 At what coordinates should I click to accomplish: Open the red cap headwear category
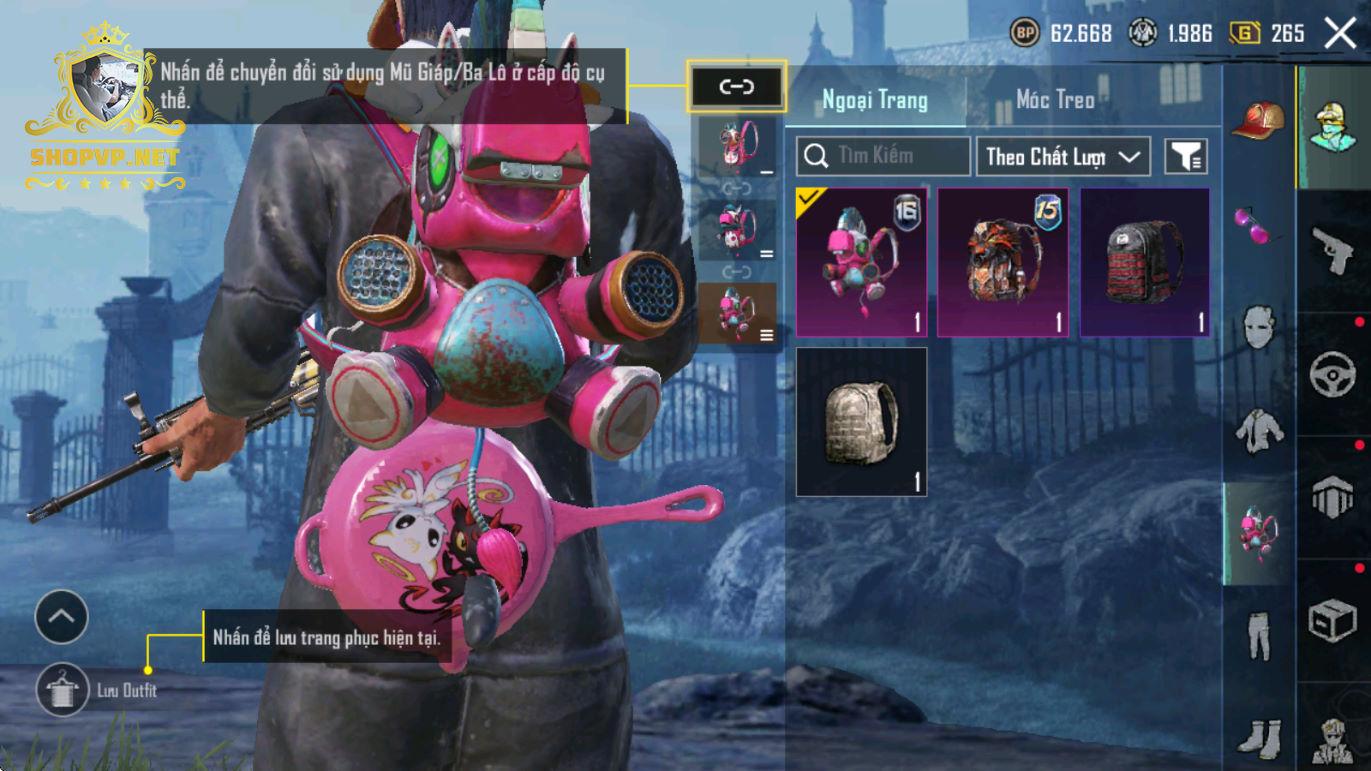1258,120
